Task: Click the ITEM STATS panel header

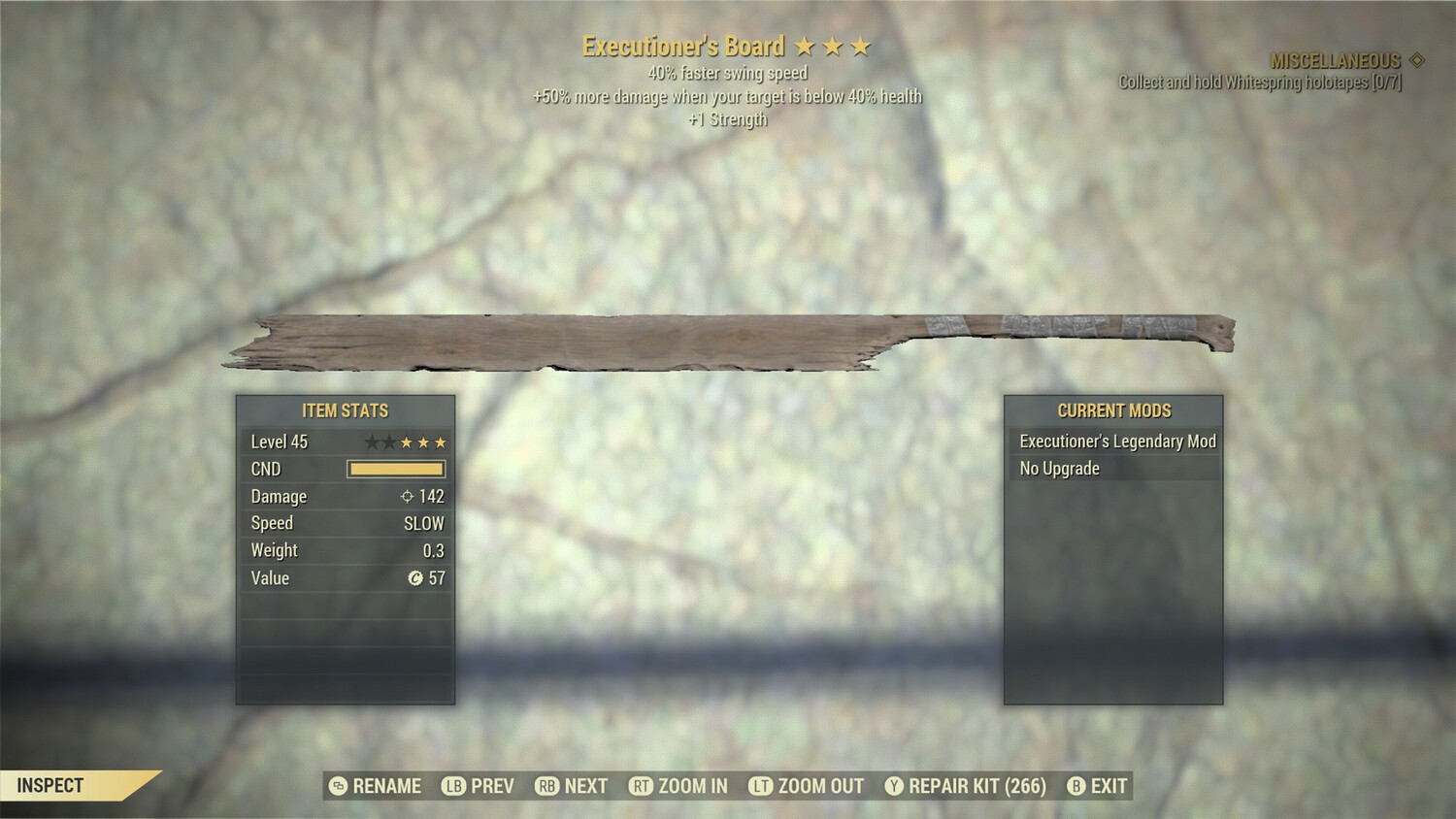Action: (x=346, y=409)
